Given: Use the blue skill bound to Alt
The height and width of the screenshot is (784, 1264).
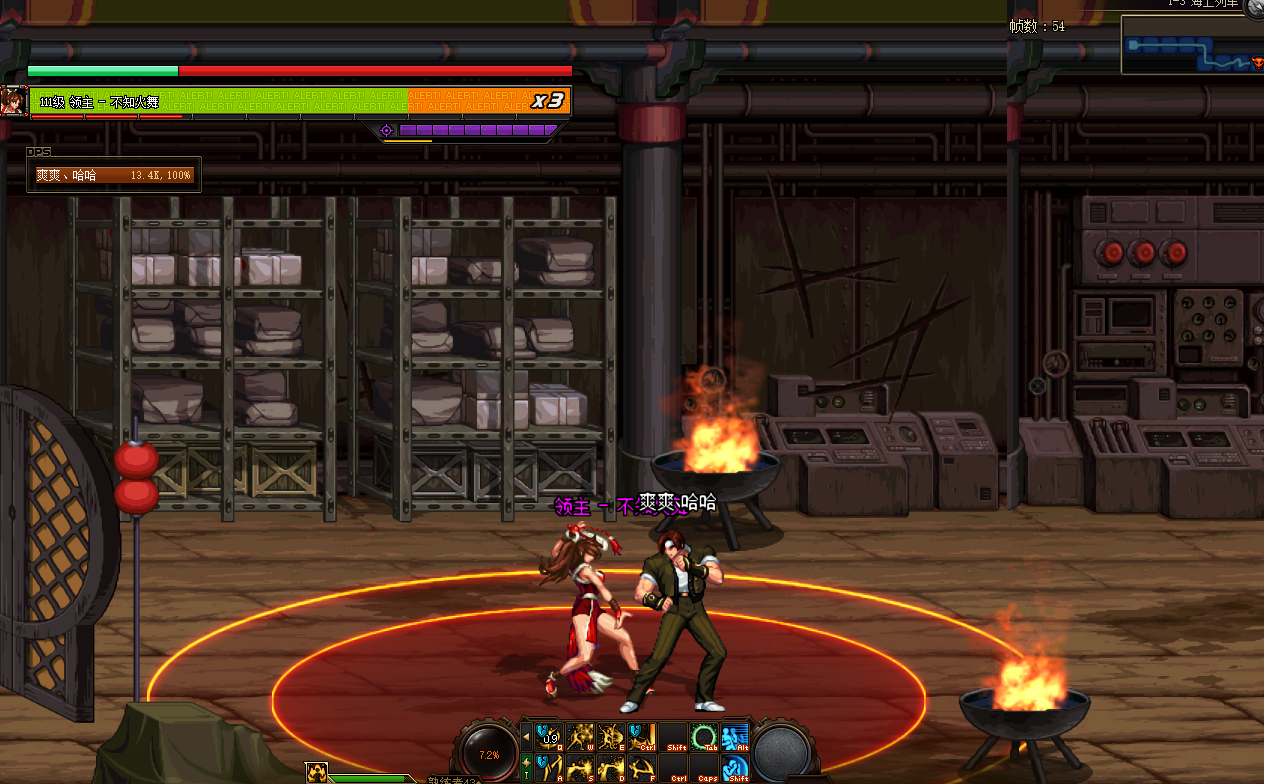Looking at the screenshot, I should click(x=735, y=738).
